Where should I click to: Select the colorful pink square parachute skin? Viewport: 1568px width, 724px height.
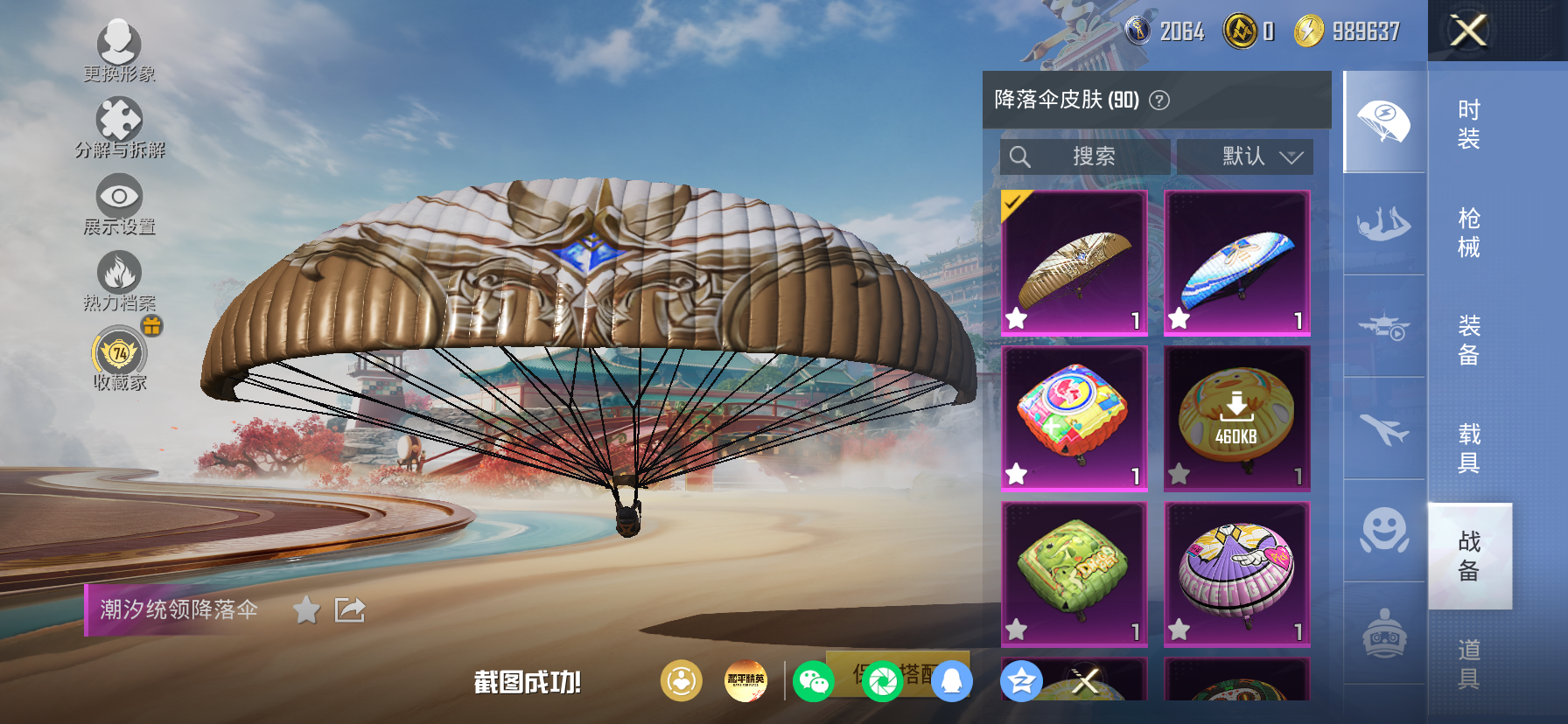pyautogui.click(x=1074, y=418)
